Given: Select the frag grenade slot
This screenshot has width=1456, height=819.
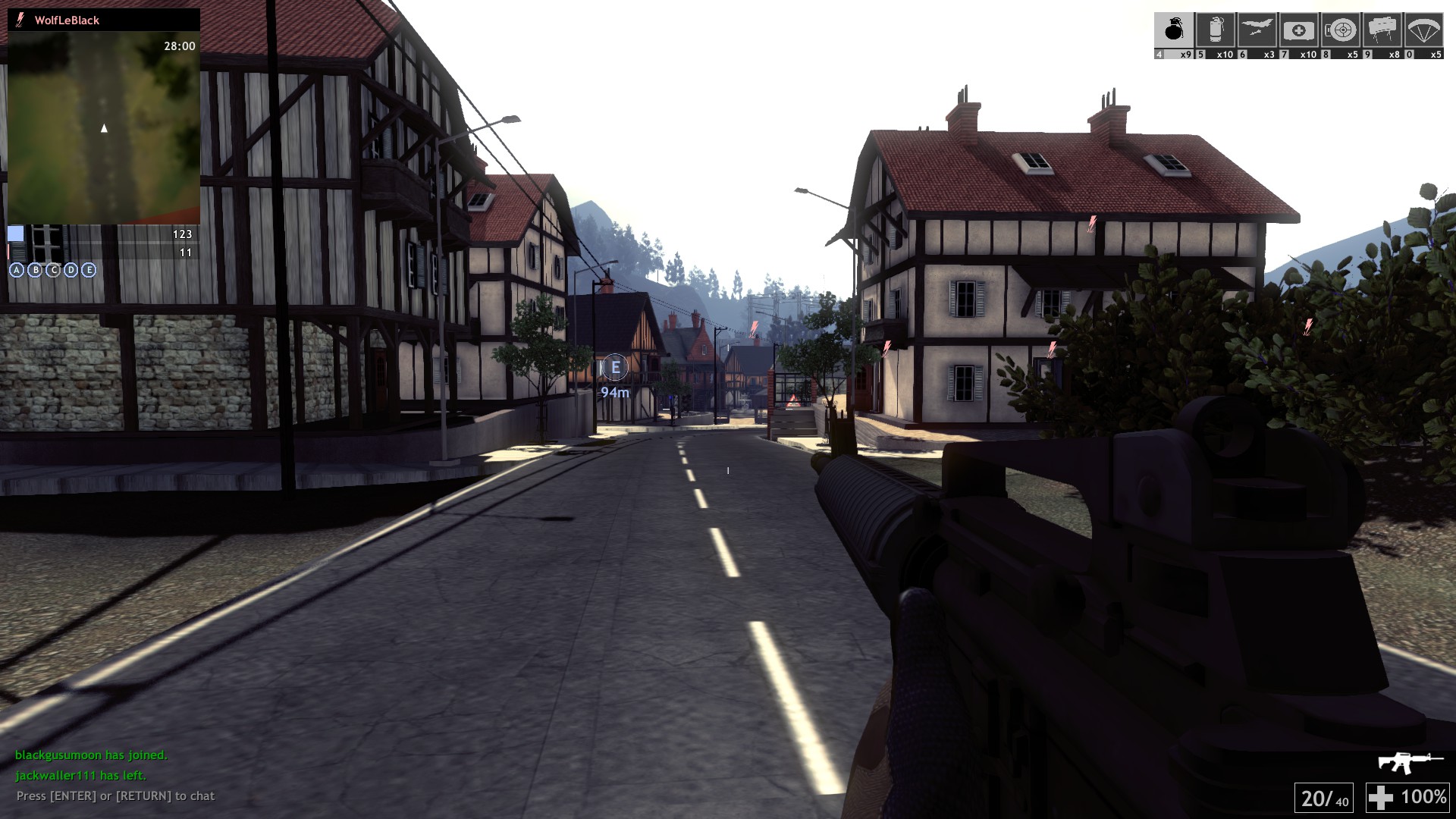Looking at the screenshot, I should [1174, 30].
